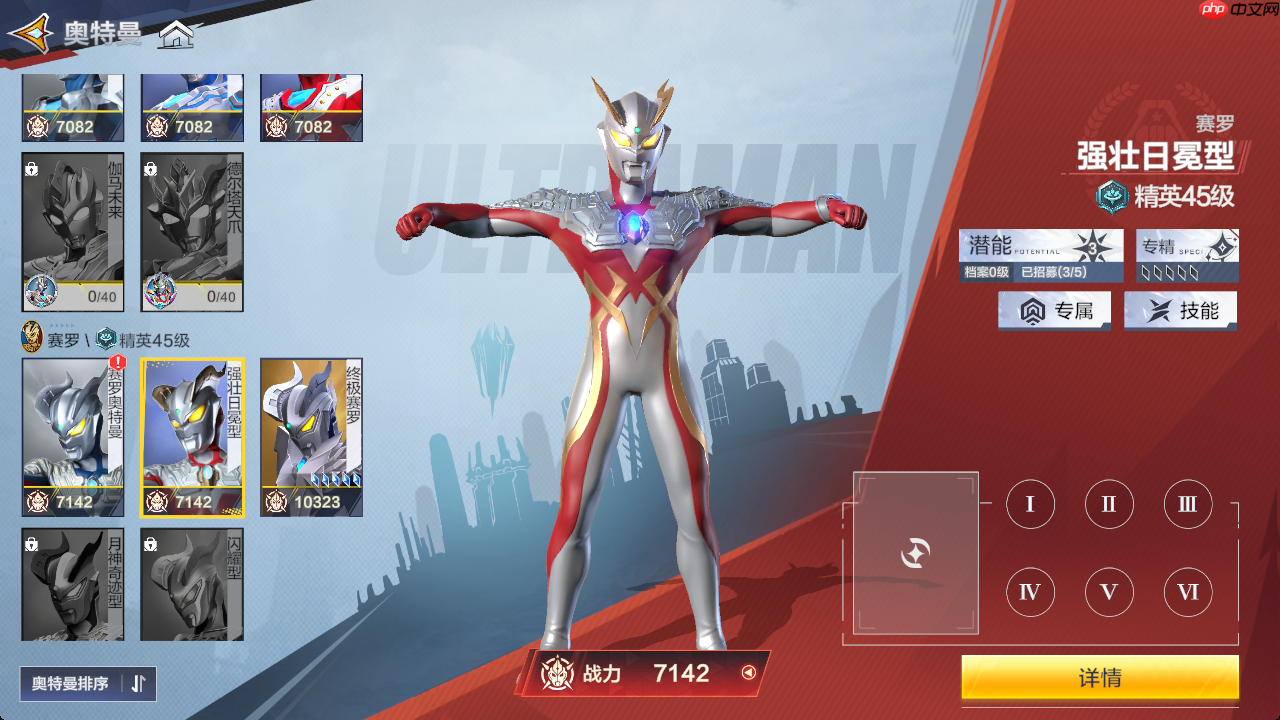Return home via the house icon
The width and height of the screenshot is (1280, 720).
coord(176,36)
